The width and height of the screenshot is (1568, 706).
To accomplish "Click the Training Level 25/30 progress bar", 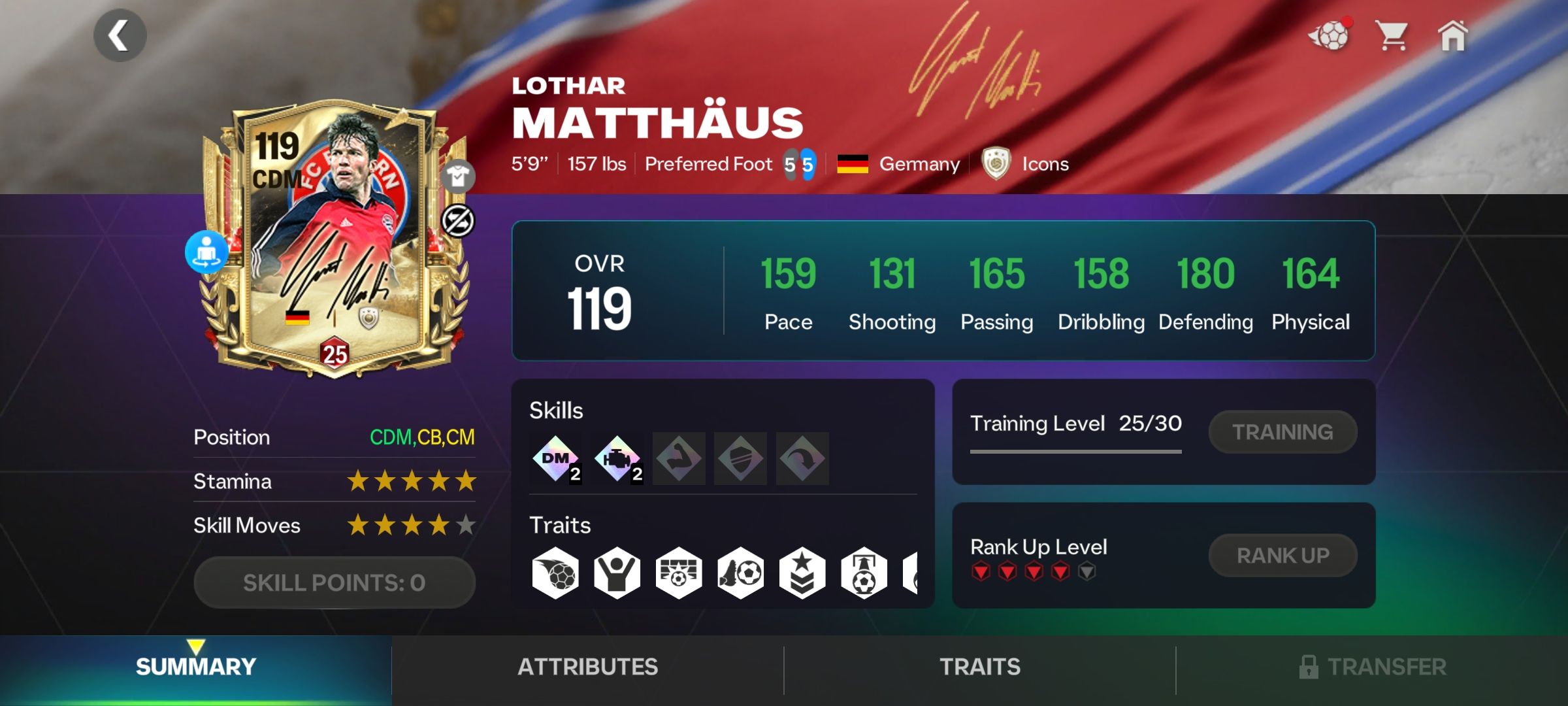I will (x=1076, y=450).
